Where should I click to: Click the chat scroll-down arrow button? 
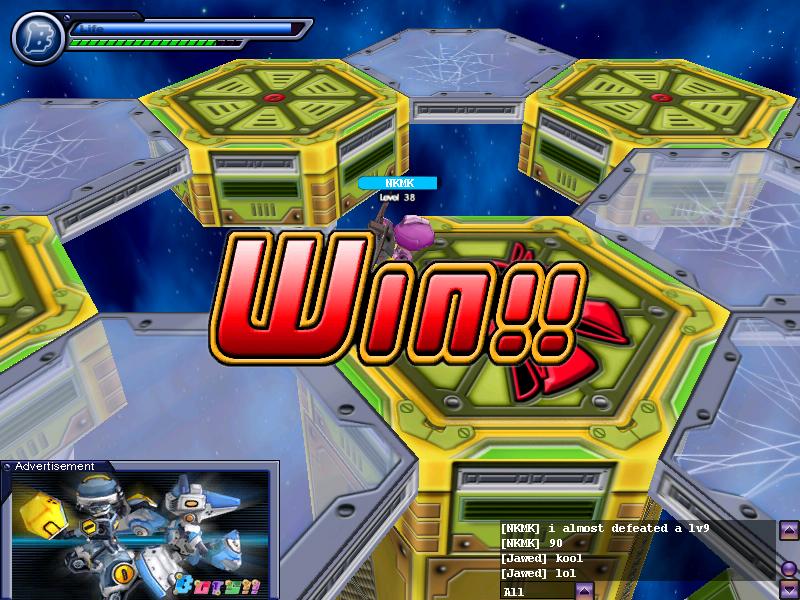[x=789, y=588]
